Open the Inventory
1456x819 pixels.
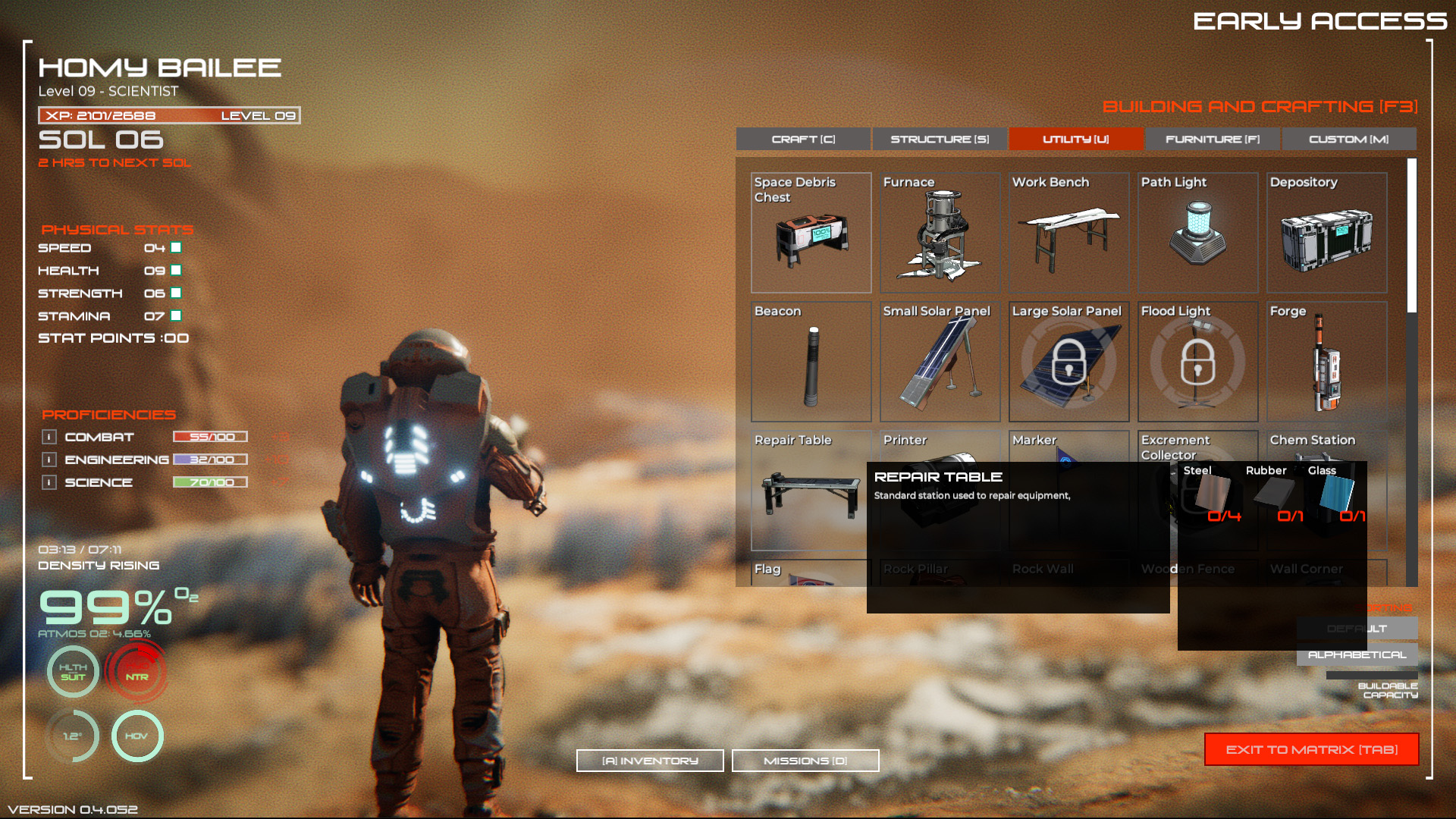click(649, 760)
